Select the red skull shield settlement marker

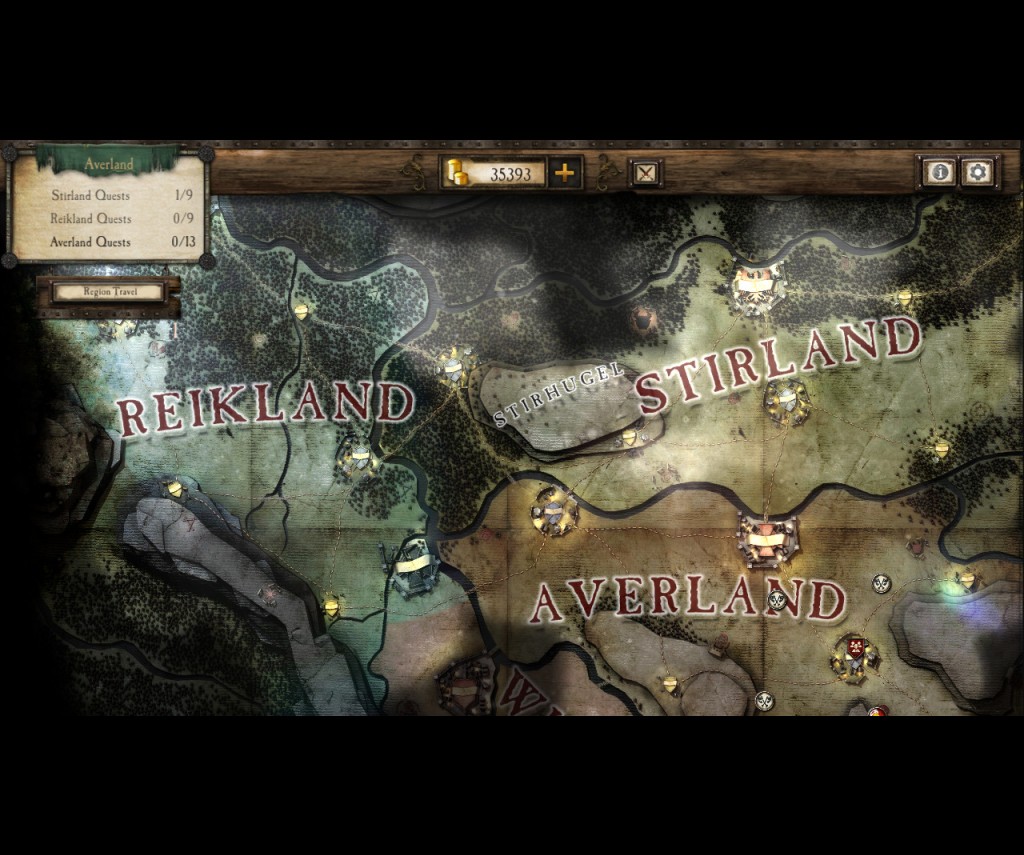point(855,649)
